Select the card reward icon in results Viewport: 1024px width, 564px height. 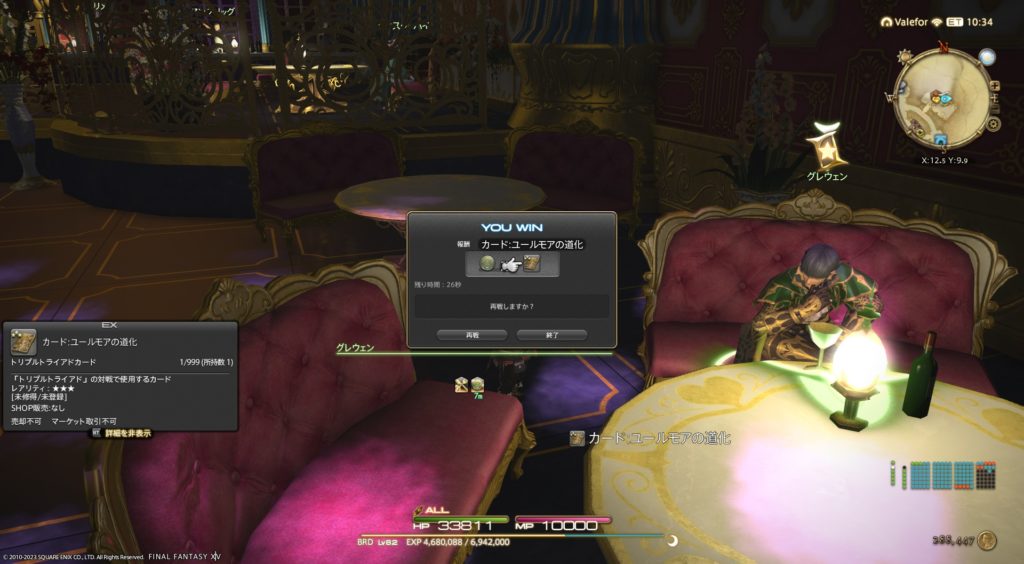532,264
